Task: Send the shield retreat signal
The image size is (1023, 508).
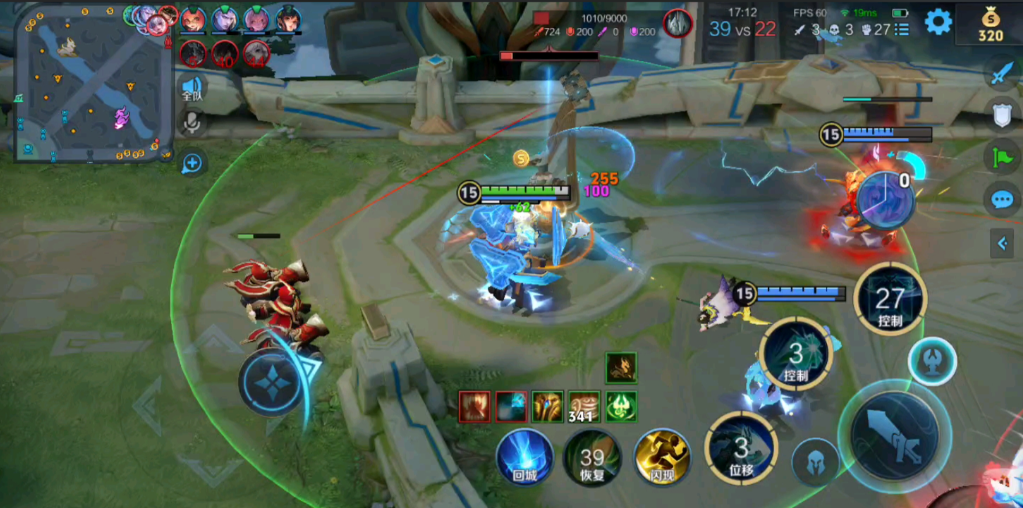Action: pyautogui.click(x=1002, y=114)
